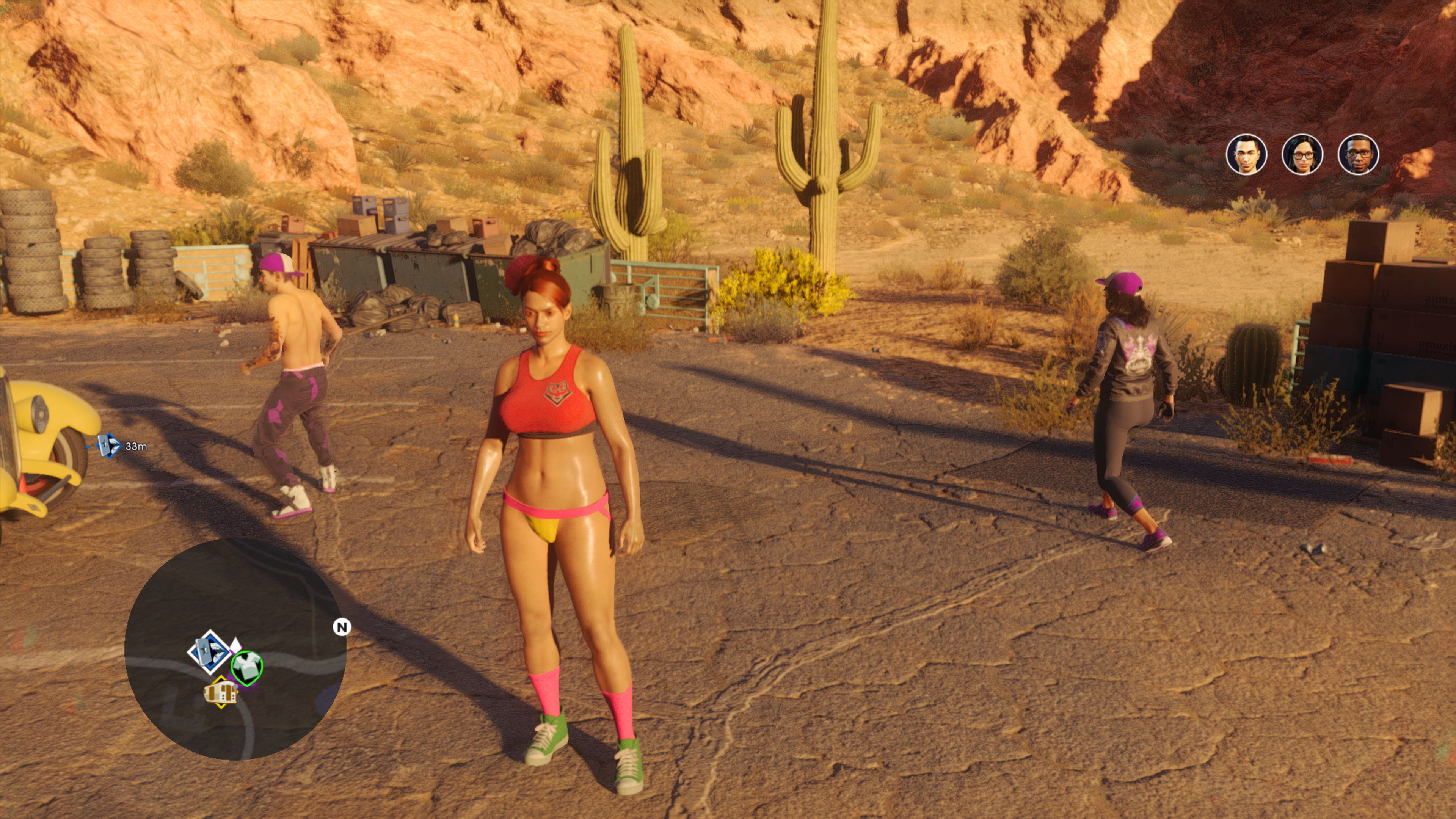
Task: Click the blue diamond marker on minimap
Action: click(209, 652)
